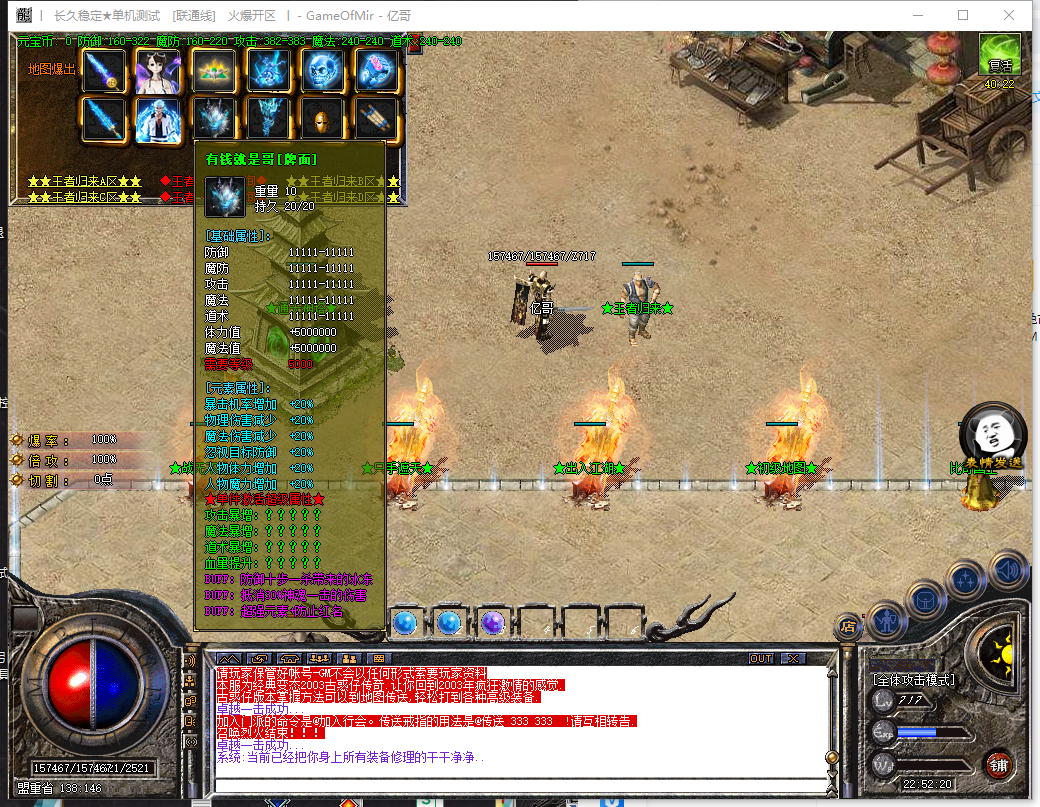Open the panda 表情发送 emote button
This screenshot has width=1040, height=807.
(990, 438)
